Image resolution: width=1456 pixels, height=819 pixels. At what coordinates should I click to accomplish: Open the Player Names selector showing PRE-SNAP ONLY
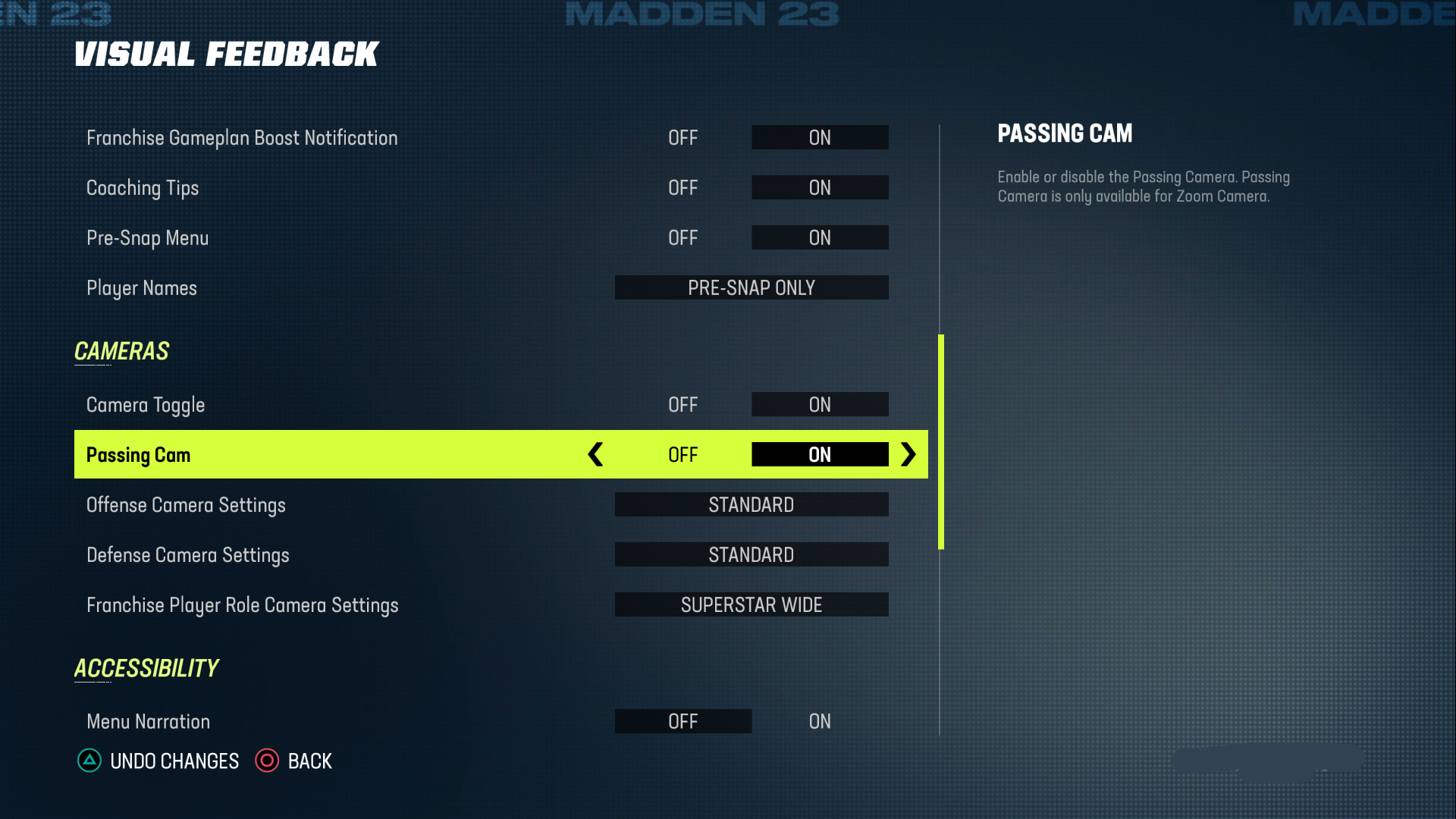pos(751,287)
